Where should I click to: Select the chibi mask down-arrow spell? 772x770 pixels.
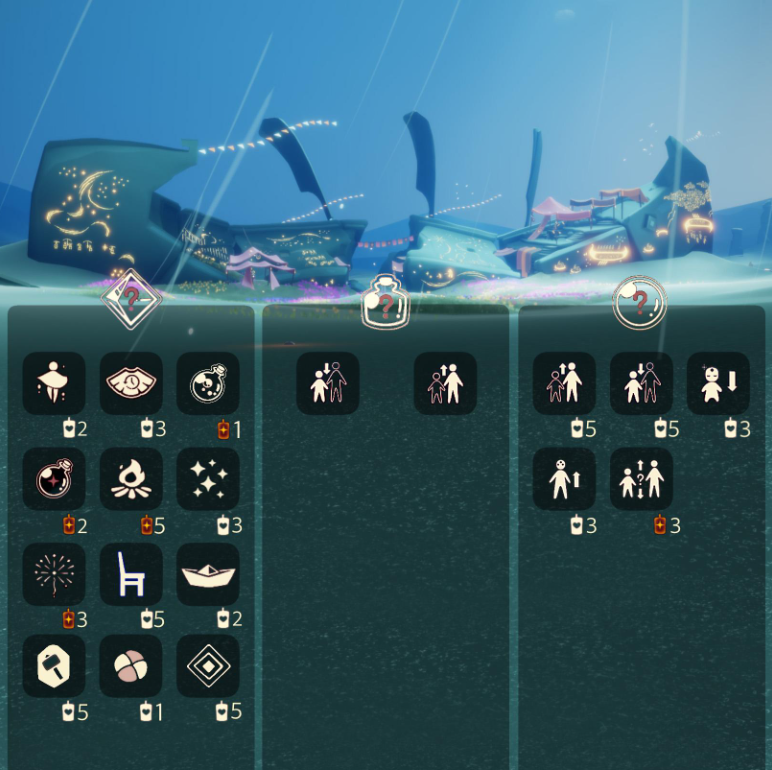point(718,383)
